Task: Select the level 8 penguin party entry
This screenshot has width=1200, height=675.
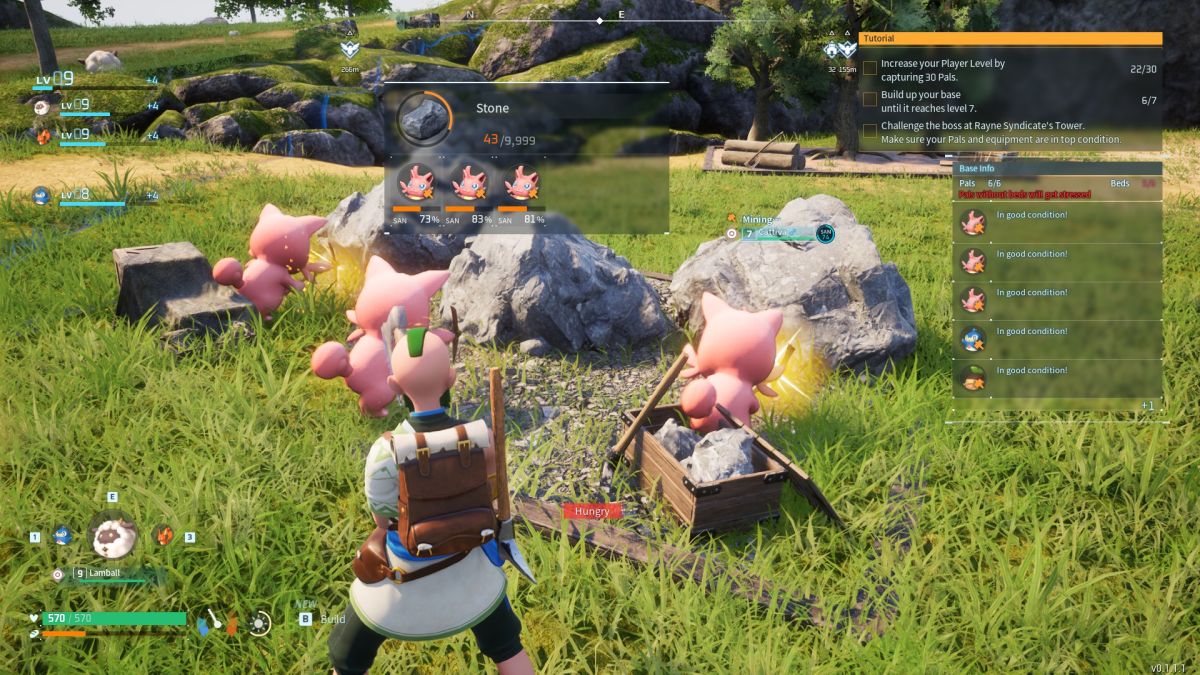Action: pyautogui.click(x=42, y=195)
